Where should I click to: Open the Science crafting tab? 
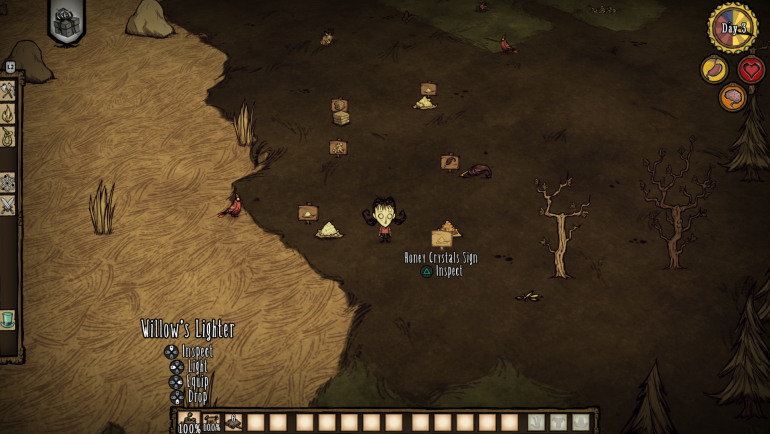pyautogui.click(x=8, y=182)
